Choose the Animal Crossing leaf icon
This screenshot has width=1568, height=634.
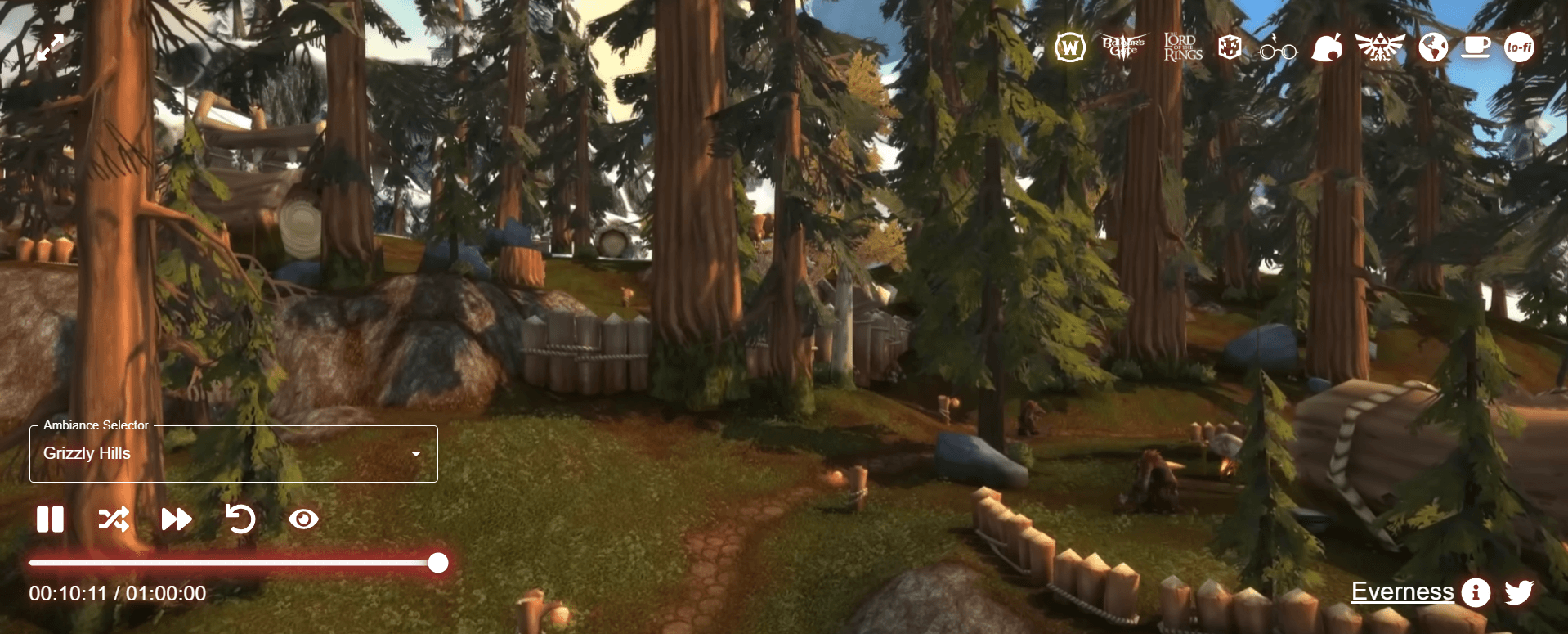(x=1327, y=47)
